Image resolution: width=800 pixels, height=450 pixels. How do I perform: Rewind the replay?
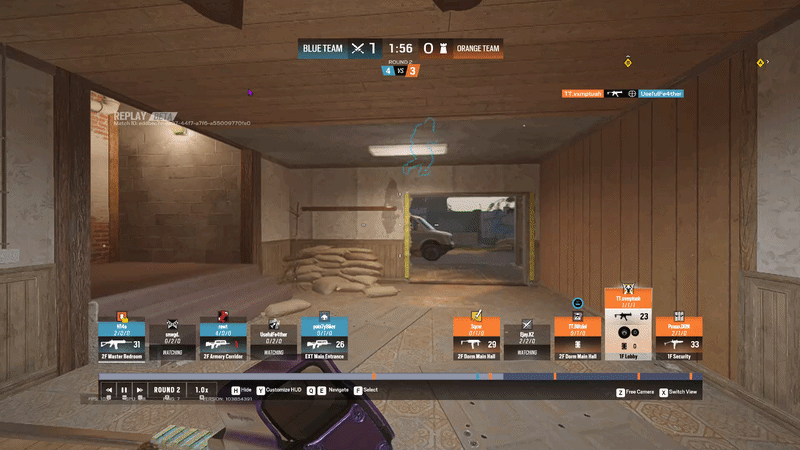coord(109,390)
